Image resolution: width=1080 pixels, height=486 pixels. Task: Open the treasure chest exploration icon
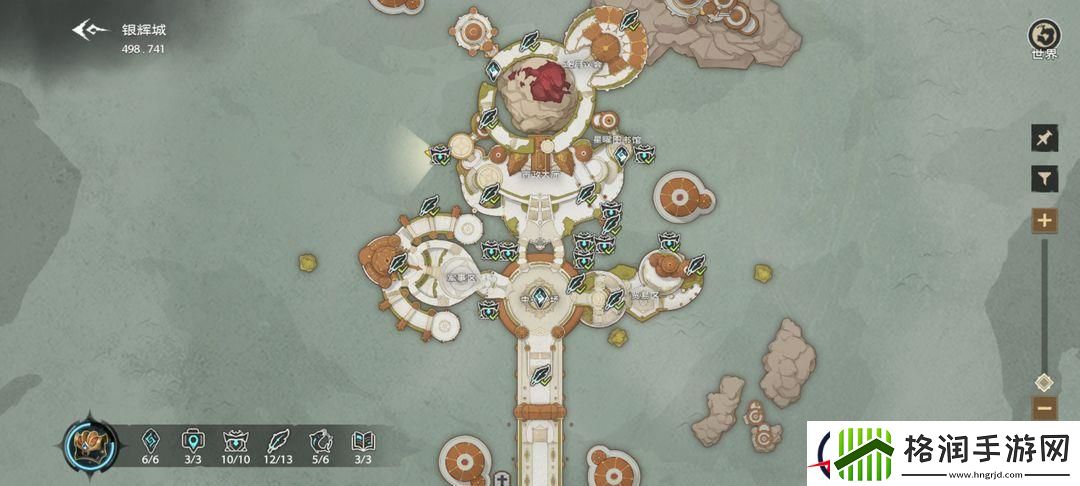(x=91, y=444)
